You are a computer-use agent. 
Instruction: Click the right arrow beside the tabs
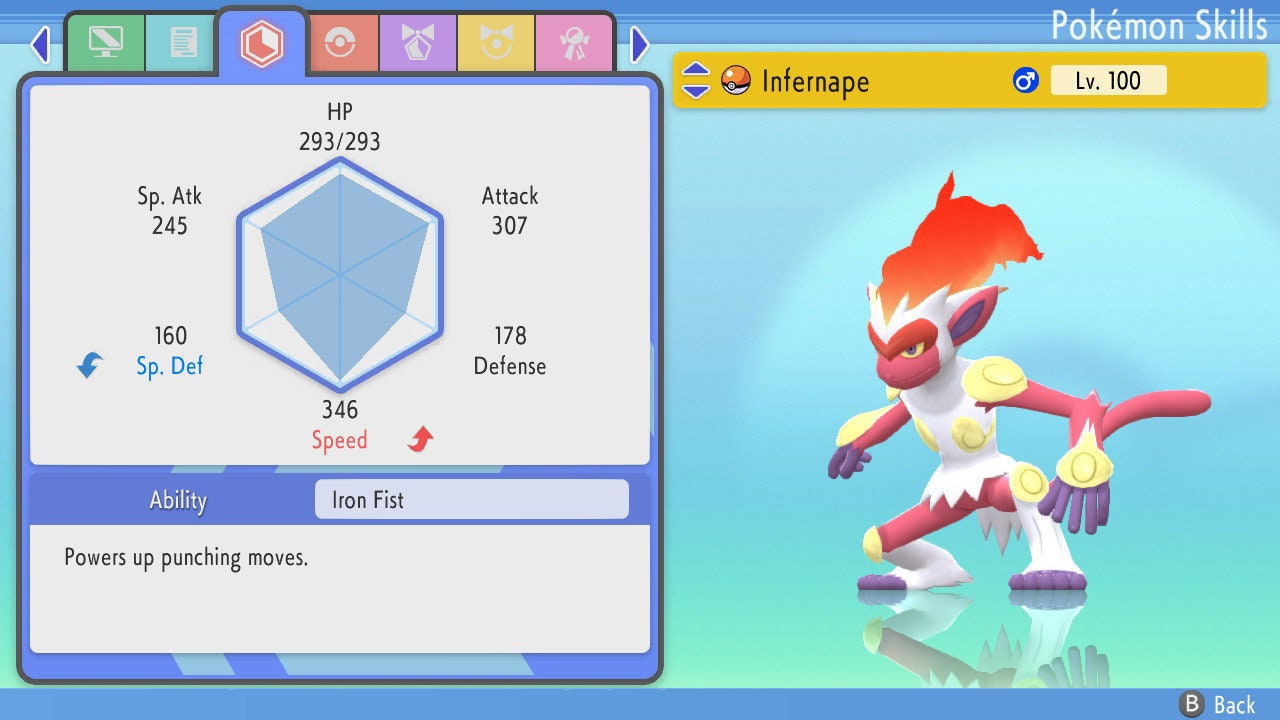[x=640, y=44]
